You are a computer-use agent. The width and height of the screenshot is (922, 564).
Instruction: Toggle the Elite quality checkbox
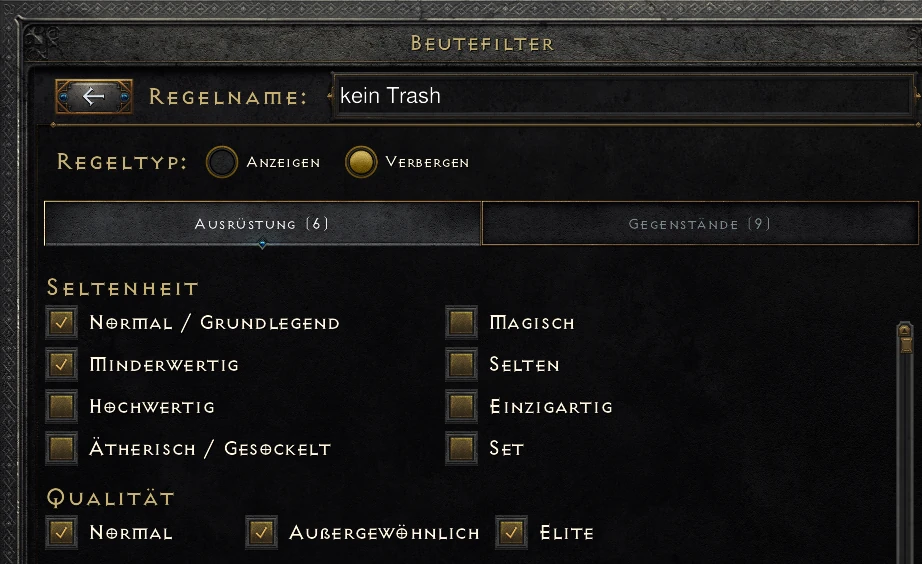click(x=512, y=533)
